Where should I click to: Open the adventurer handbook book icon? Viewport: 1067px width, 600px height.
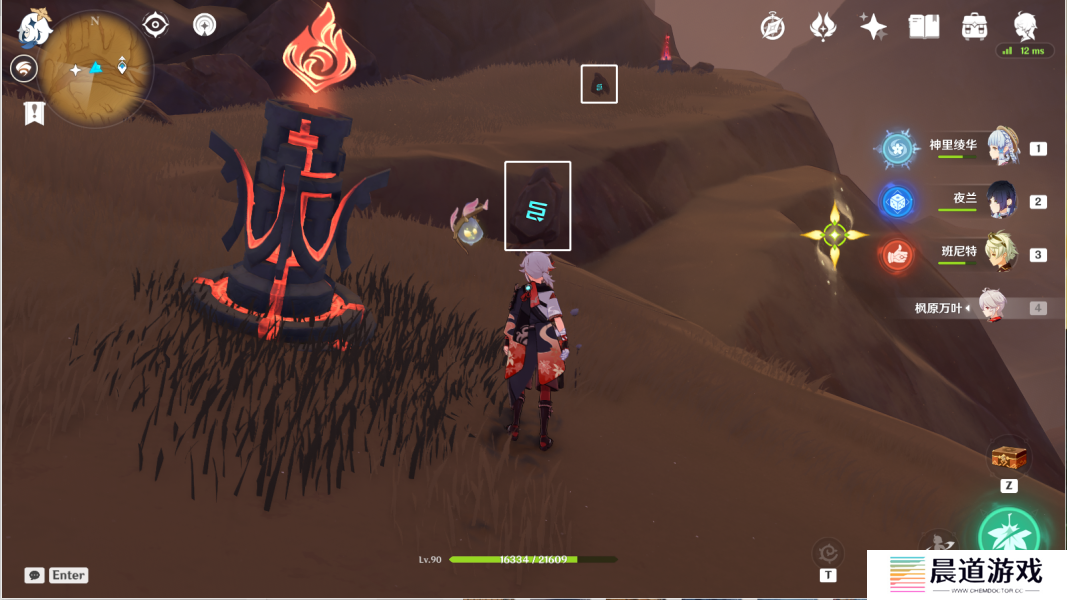click(923, 27)
